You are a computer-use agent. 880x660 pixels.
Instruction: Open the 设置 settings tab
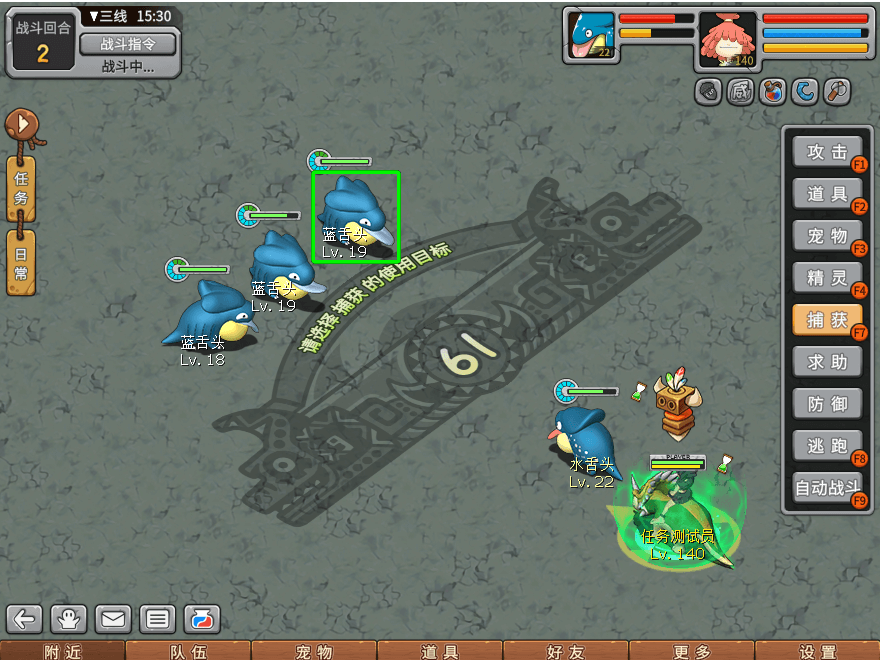(x=817, y=651)
